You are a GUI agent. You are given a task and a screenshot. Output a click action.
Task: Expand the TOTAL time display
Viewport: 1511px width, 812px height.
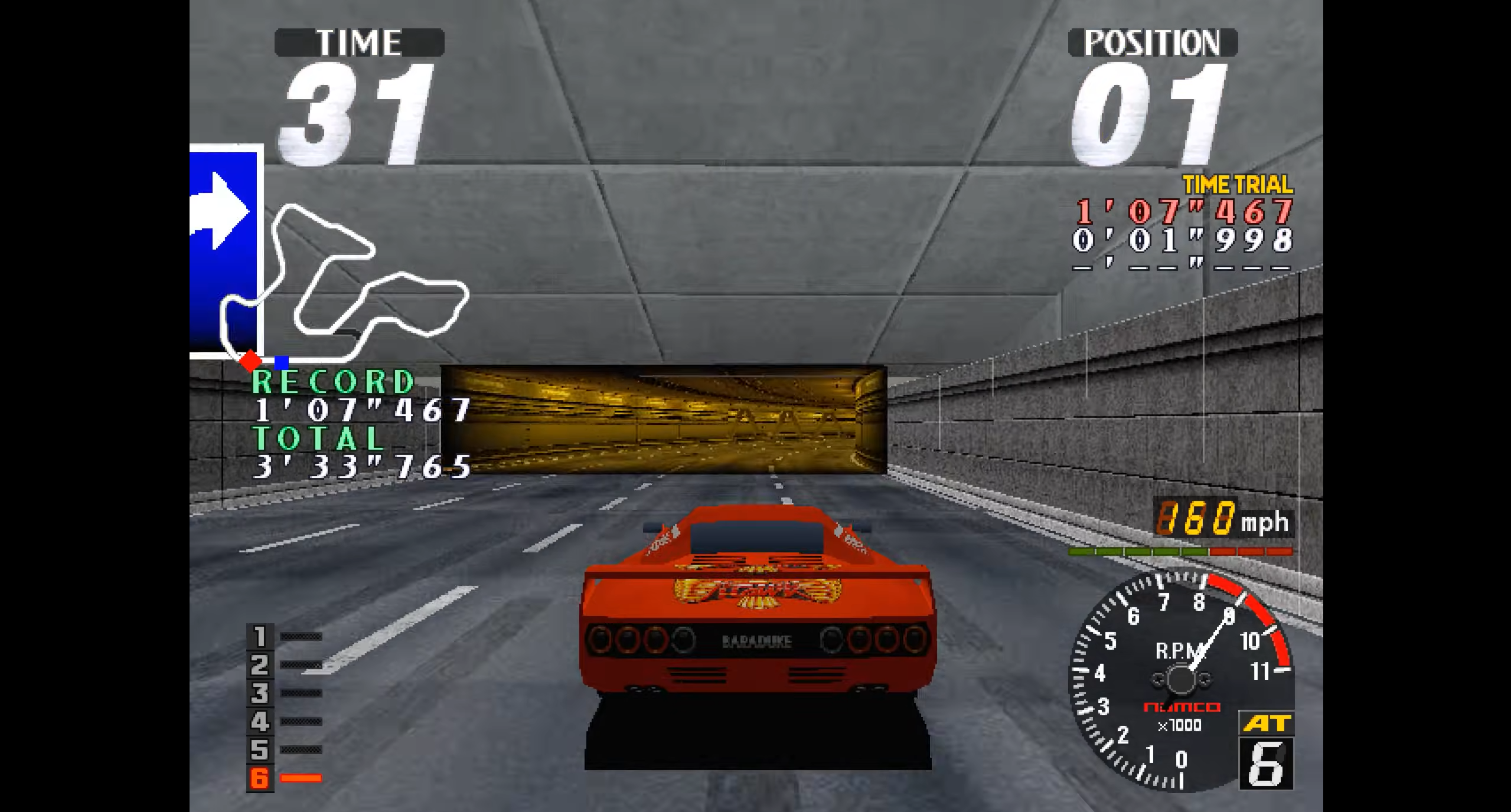(x=319, y=441)
